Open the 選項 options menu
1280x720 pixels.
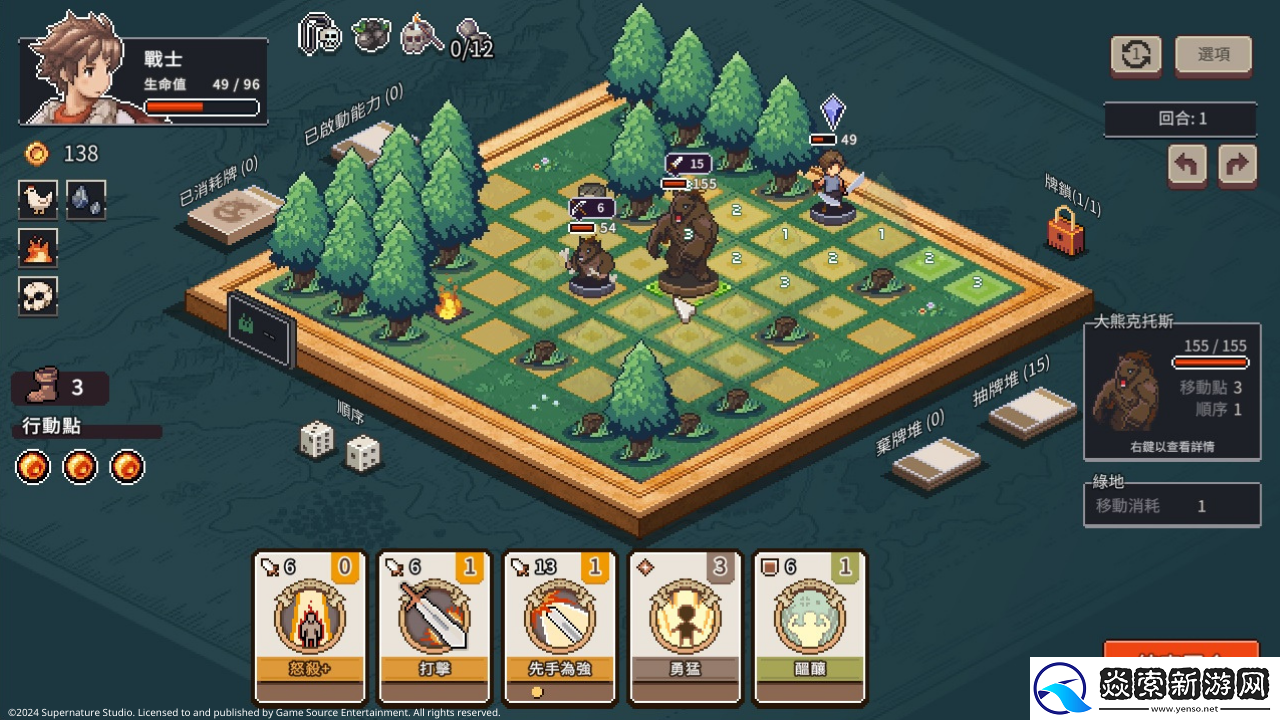click(1213, 55)
